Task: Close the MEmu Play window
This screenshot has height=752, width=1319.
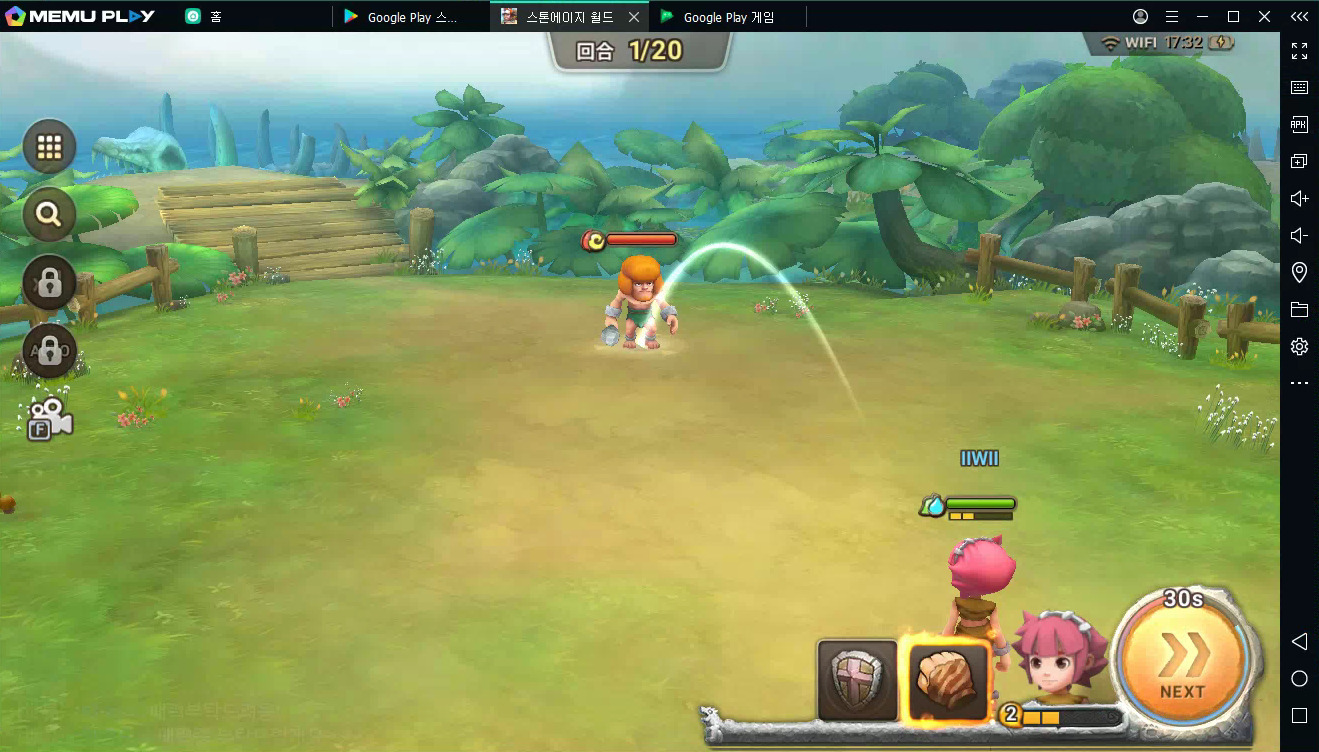Action: pos(1265,16)
